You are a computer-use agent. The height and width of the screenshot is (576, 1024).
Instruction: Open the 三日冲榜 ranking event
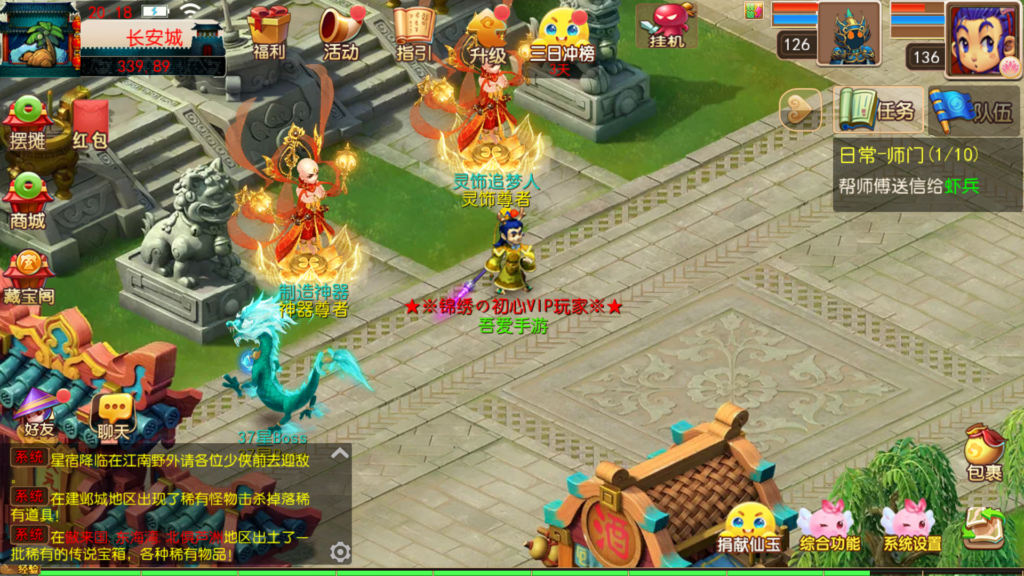tap(562, 34)
